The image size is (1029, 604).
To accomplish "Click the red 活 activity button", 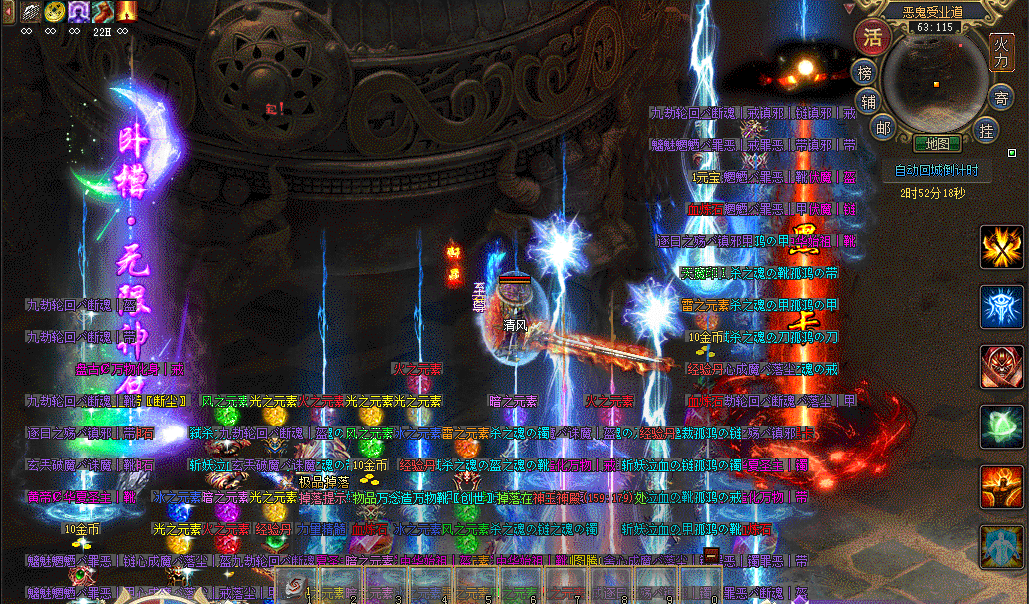I will (872, 38).
